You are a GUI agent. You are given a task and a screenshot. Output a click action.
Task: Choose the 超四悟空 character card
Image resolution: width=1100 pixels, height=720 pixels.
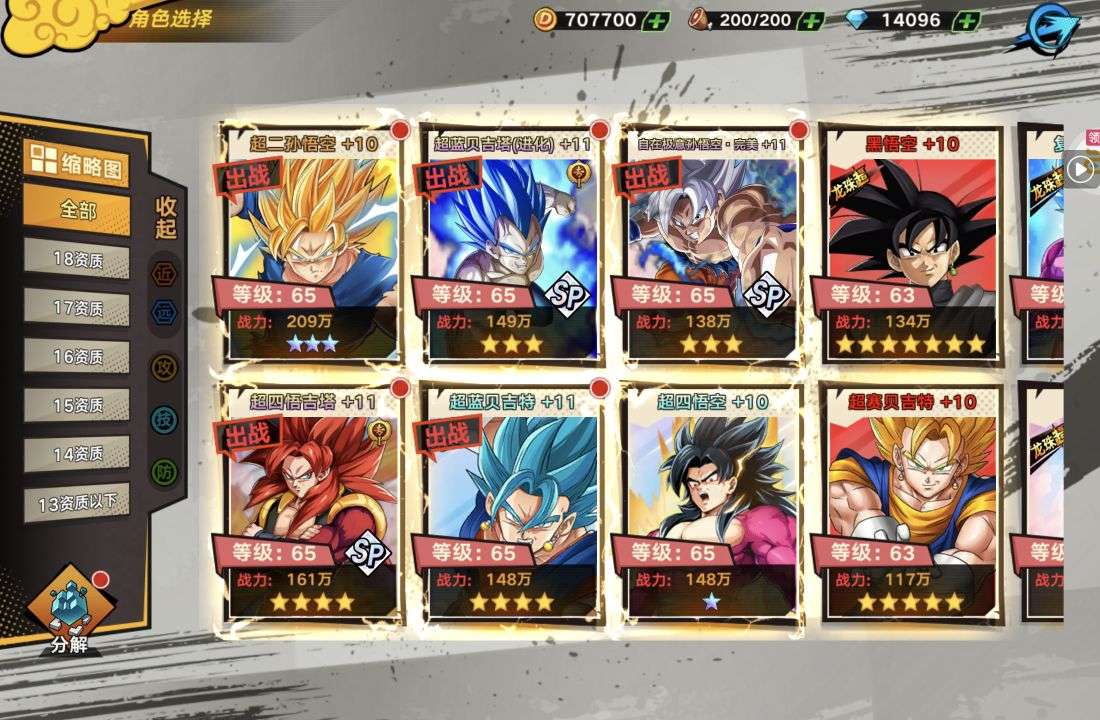712,503
